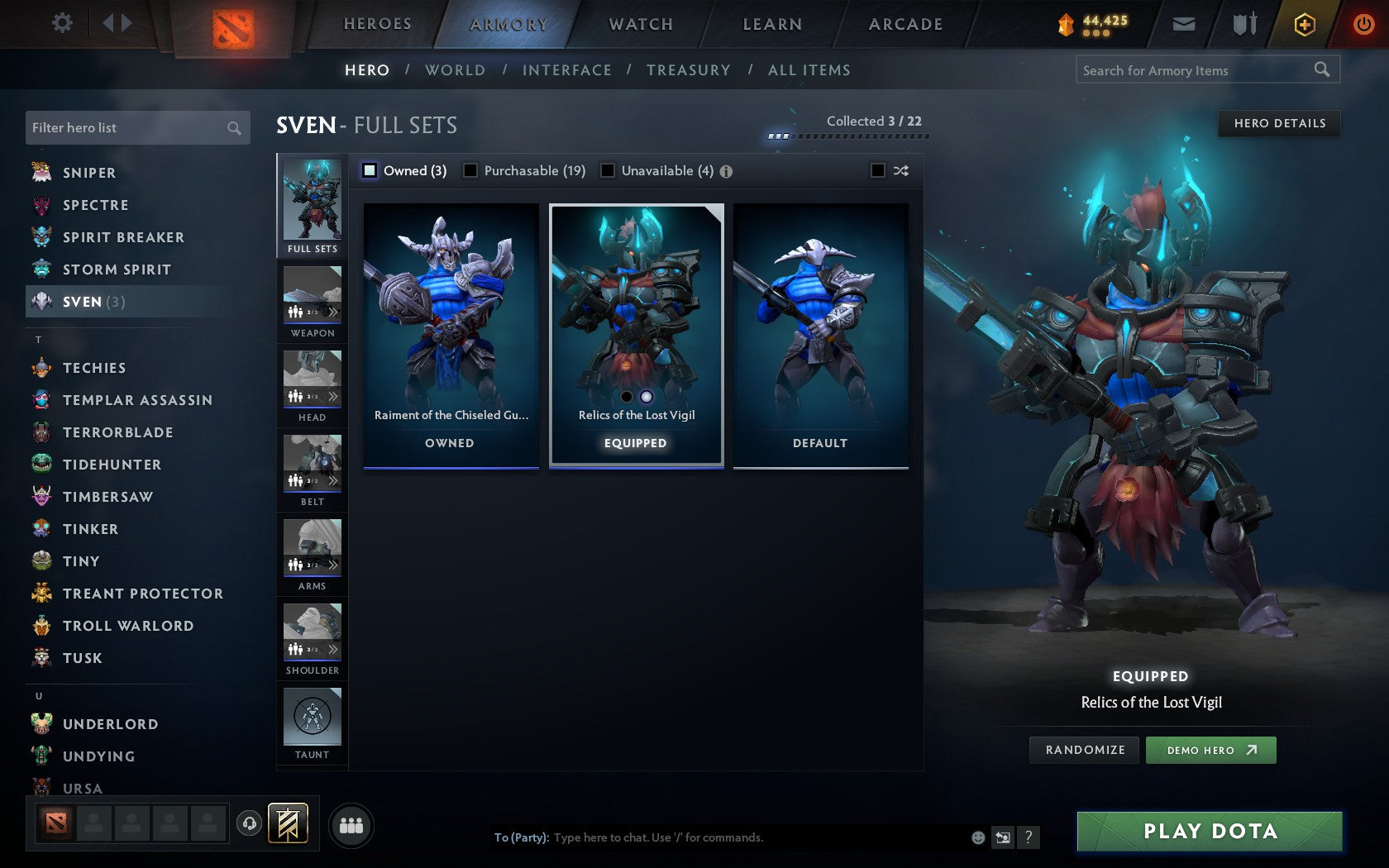Open Dota 2 settings via gear icon
Viewport: 1389px width, 868px height.
click(60, 23)
